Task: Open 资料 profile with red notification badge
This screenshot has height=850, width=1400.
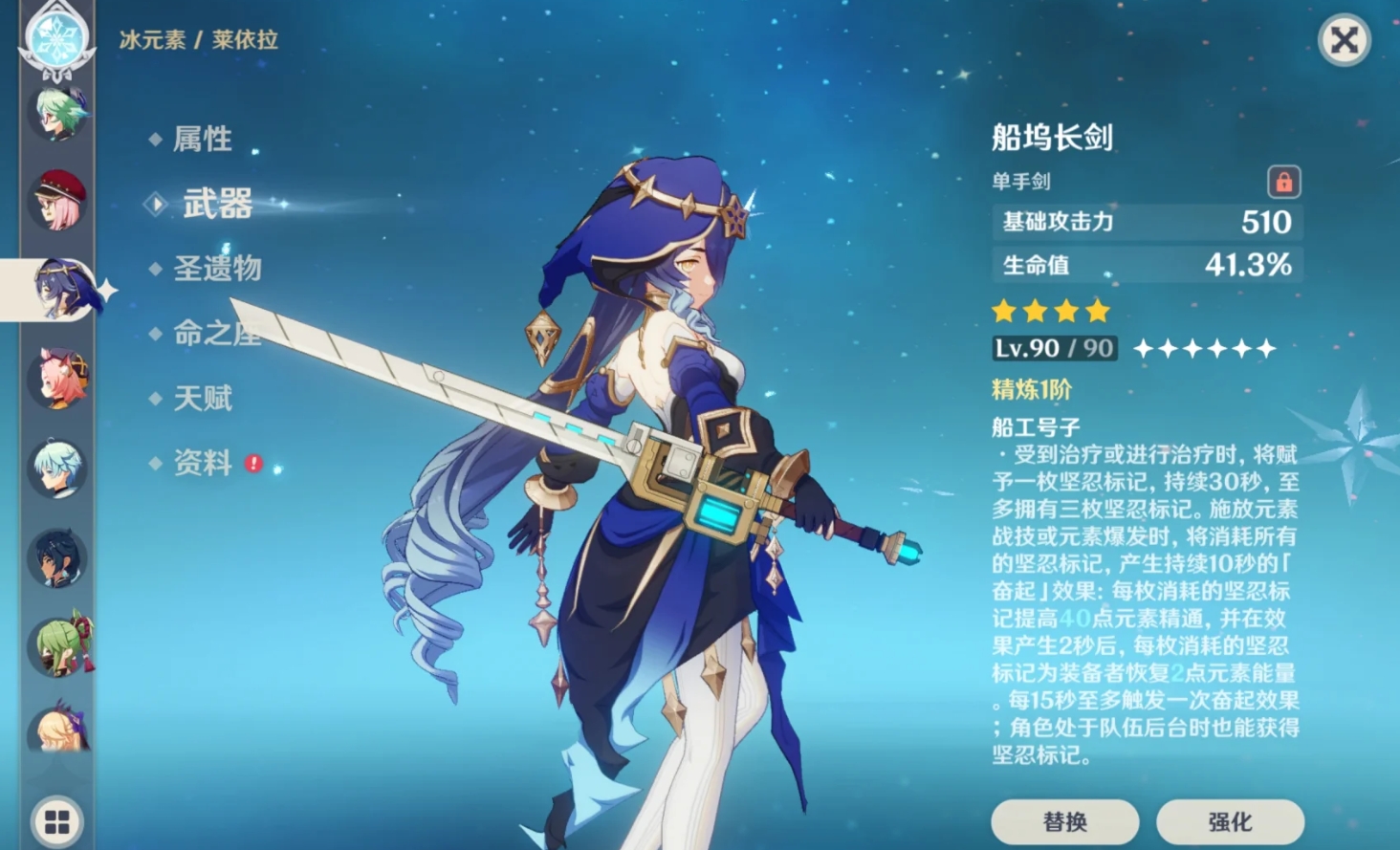Action: point(202,462)
